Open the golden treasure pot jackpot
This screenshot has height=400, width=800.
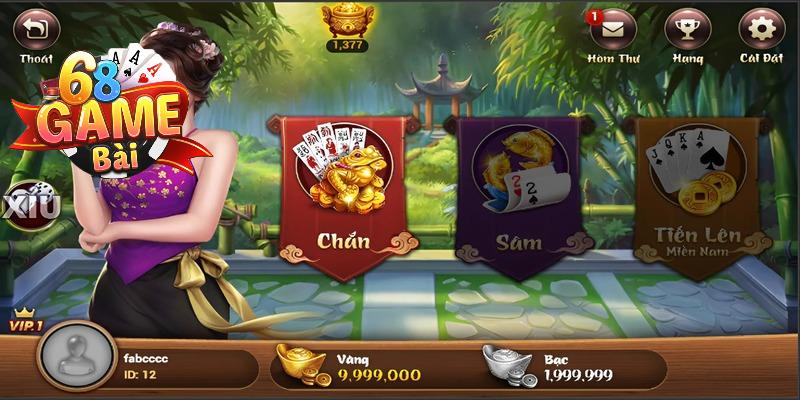[346, 22]
